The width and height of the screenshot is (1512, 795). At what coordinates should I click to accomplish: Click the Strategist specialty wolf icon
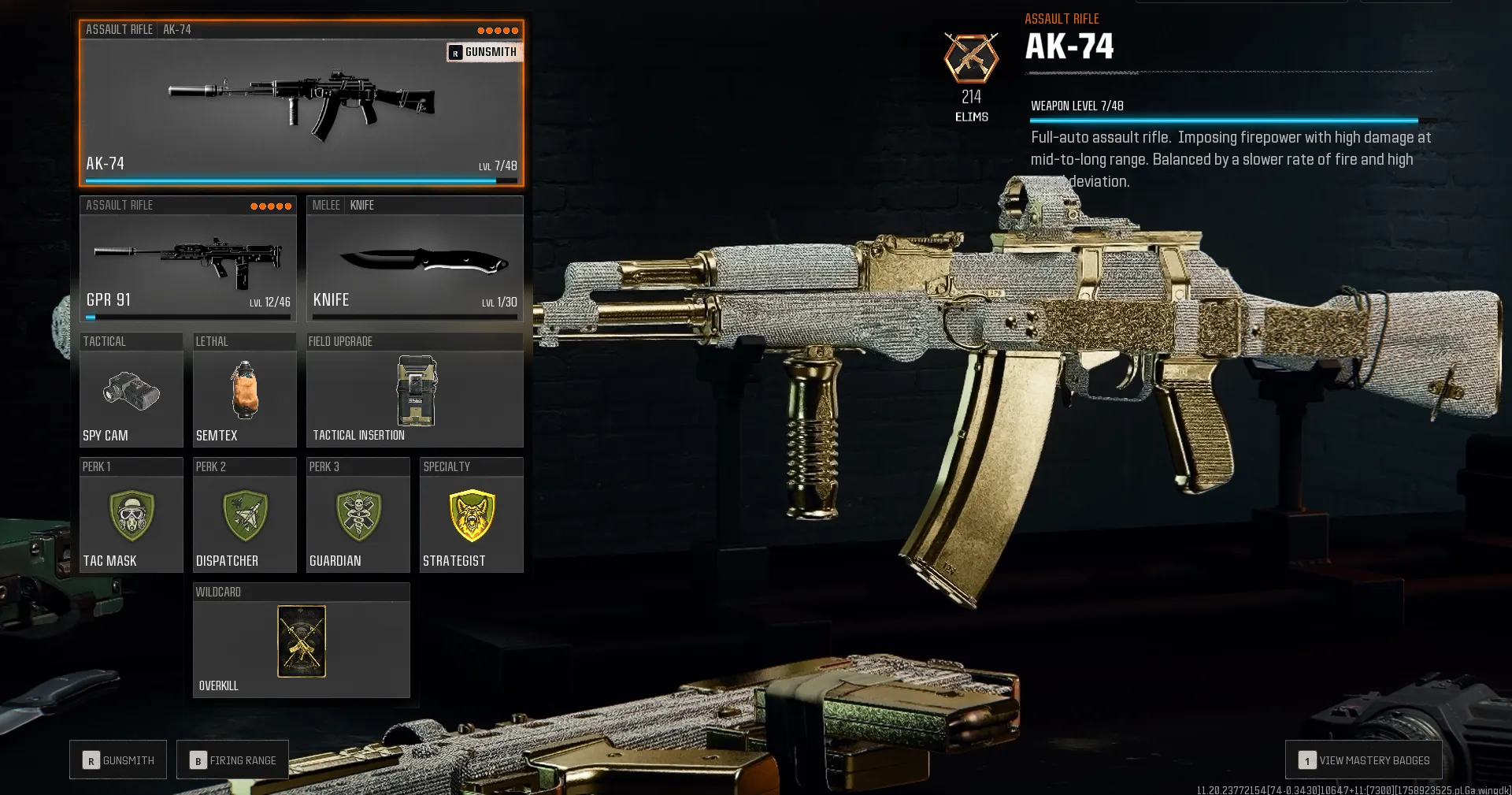[x=471, y=516]
